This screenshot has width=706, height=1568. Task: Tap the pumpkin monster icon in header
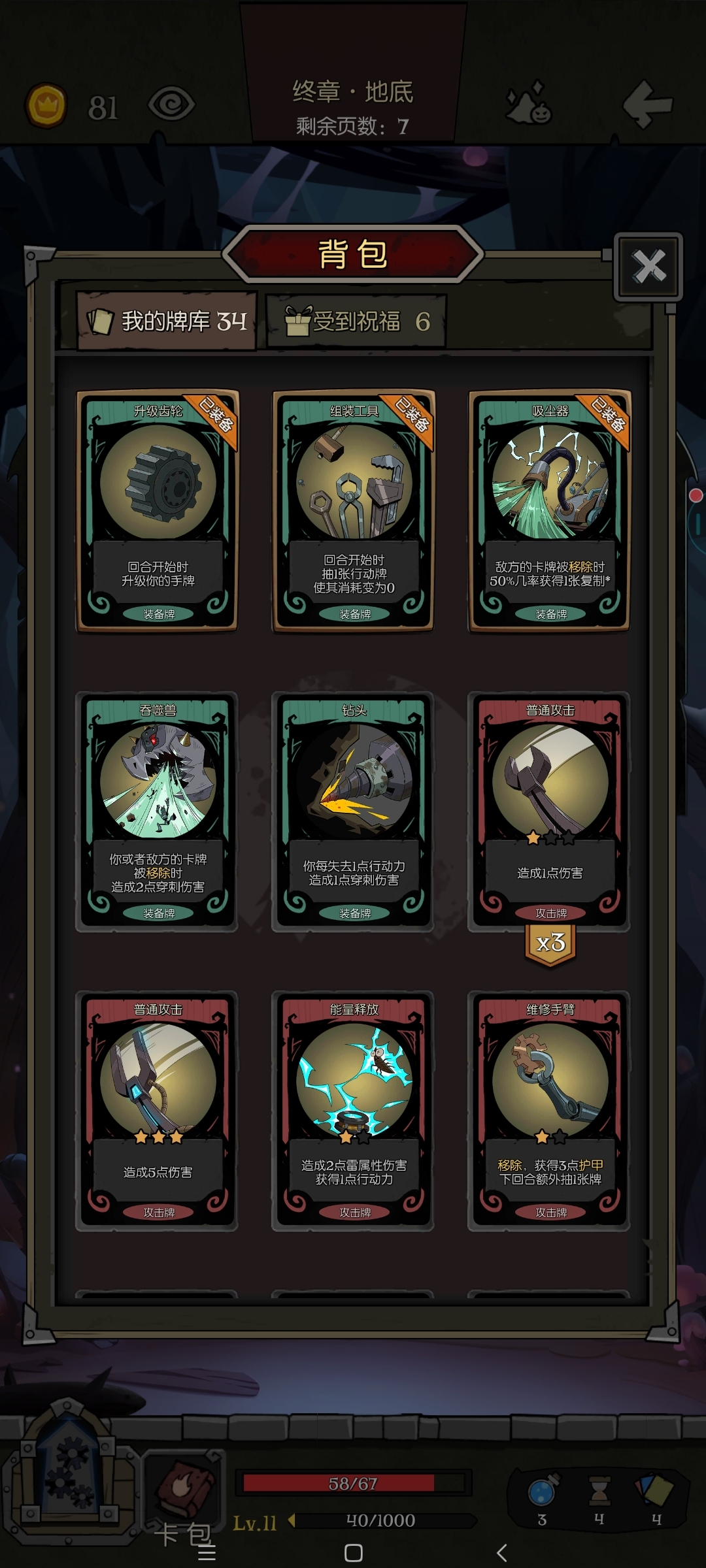click(x=529, y=105)
